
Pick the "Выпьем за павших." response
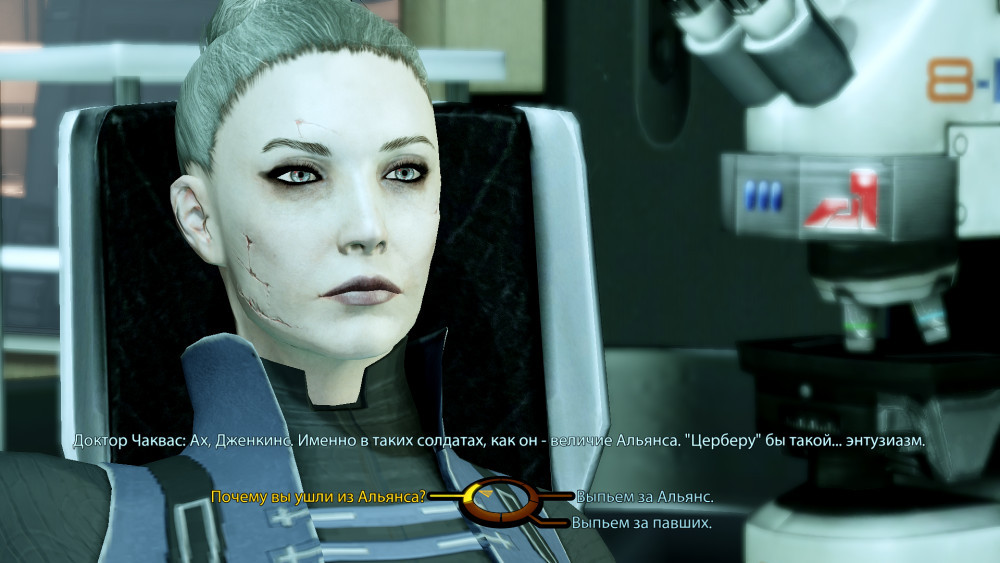641,522
